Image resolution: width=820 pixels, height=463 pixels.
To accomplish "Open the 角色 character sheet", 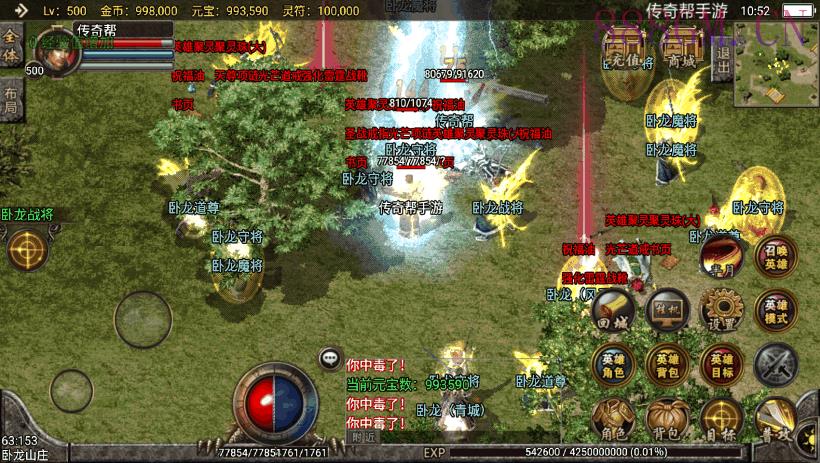I will coord(613,419).
